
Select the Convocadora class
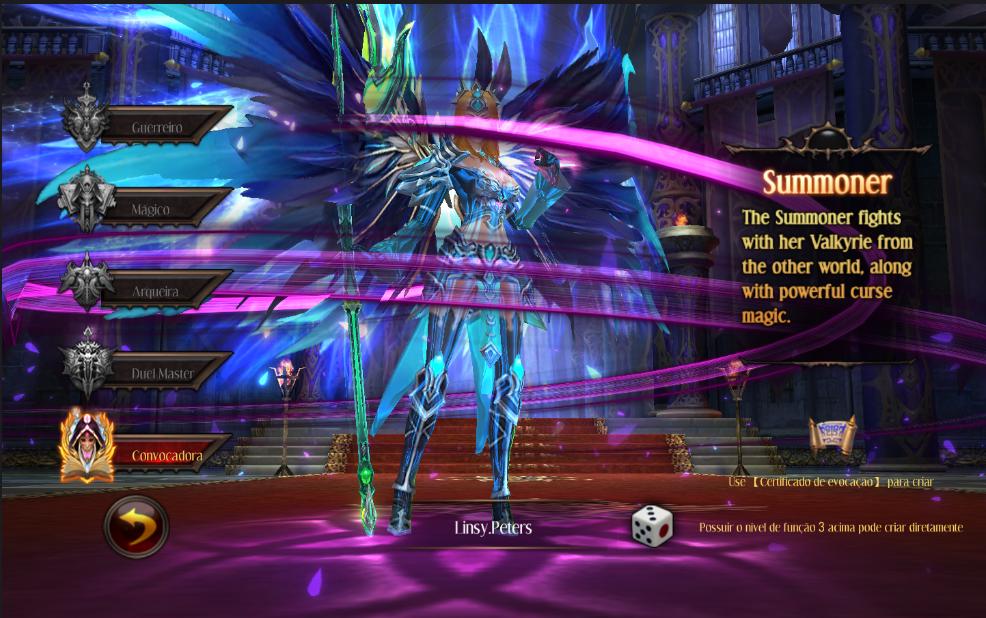click(x=165, y=456)
